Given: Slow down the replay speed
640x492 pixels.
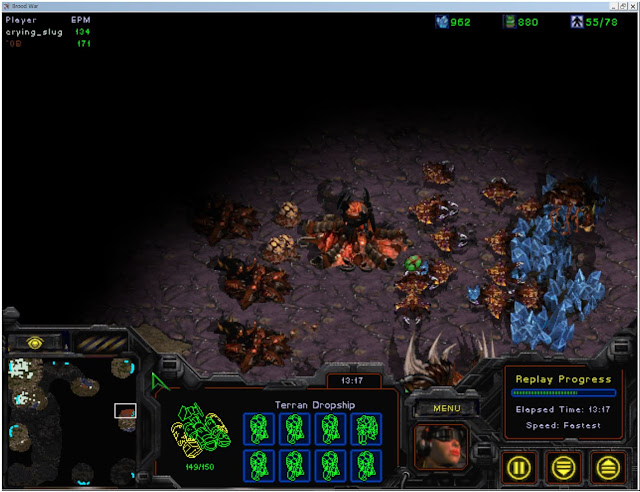Looking at the screenshot, I should tap(565, 465).
